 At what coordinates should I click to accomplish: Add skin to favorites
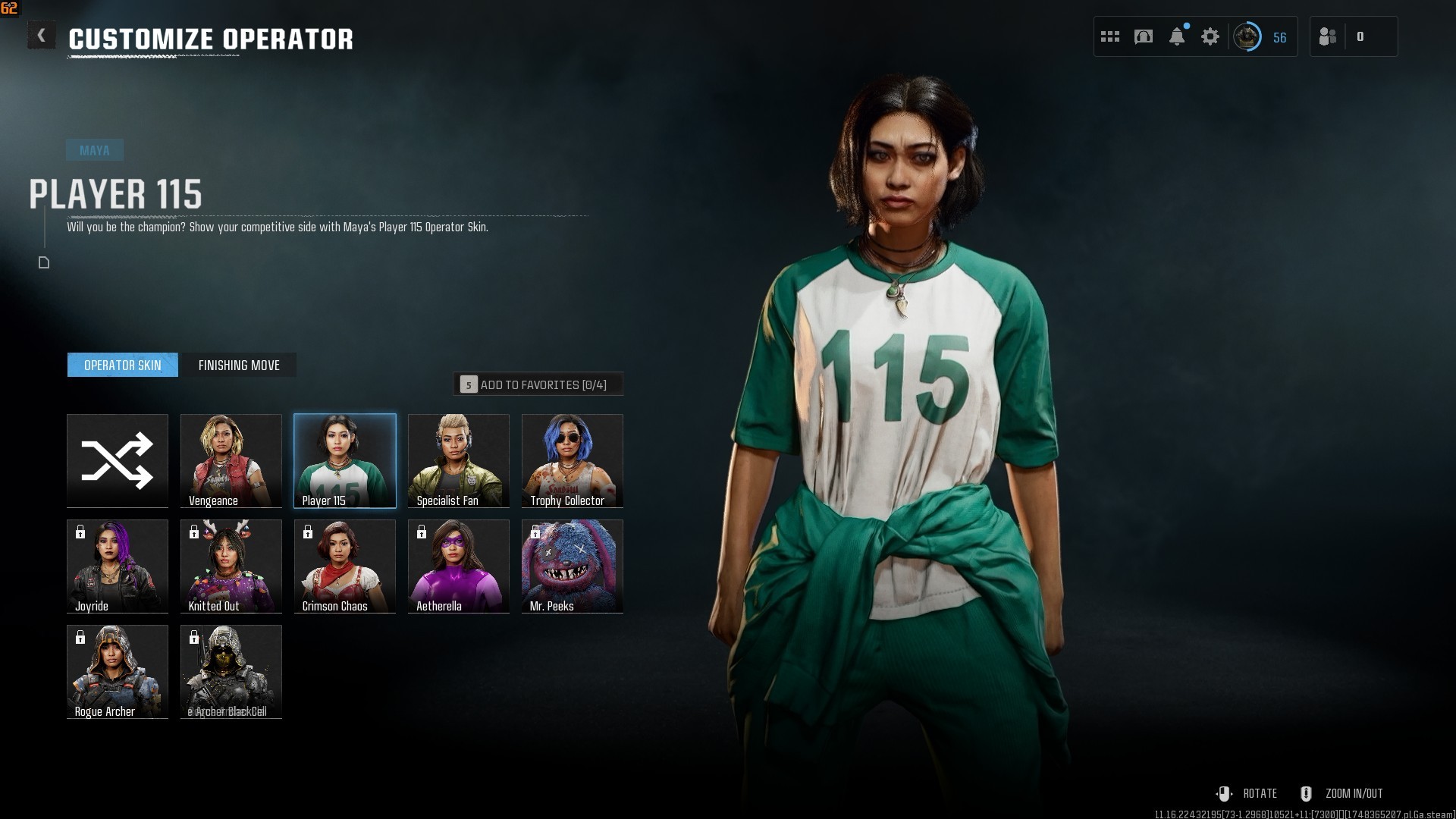point(538,384)
